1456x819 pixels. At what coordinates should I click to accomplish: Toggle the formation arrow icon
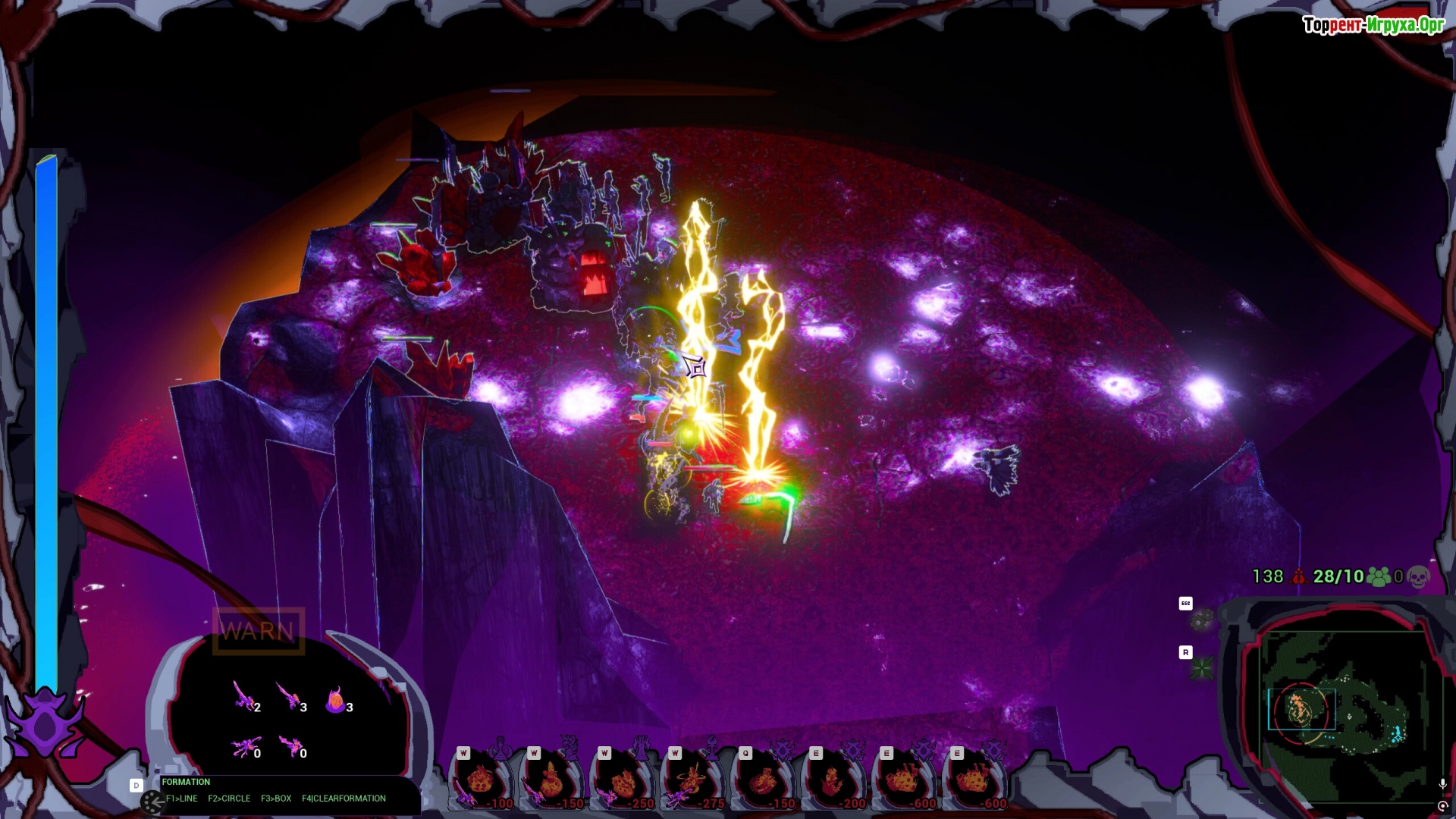click(x=152, y=801)
